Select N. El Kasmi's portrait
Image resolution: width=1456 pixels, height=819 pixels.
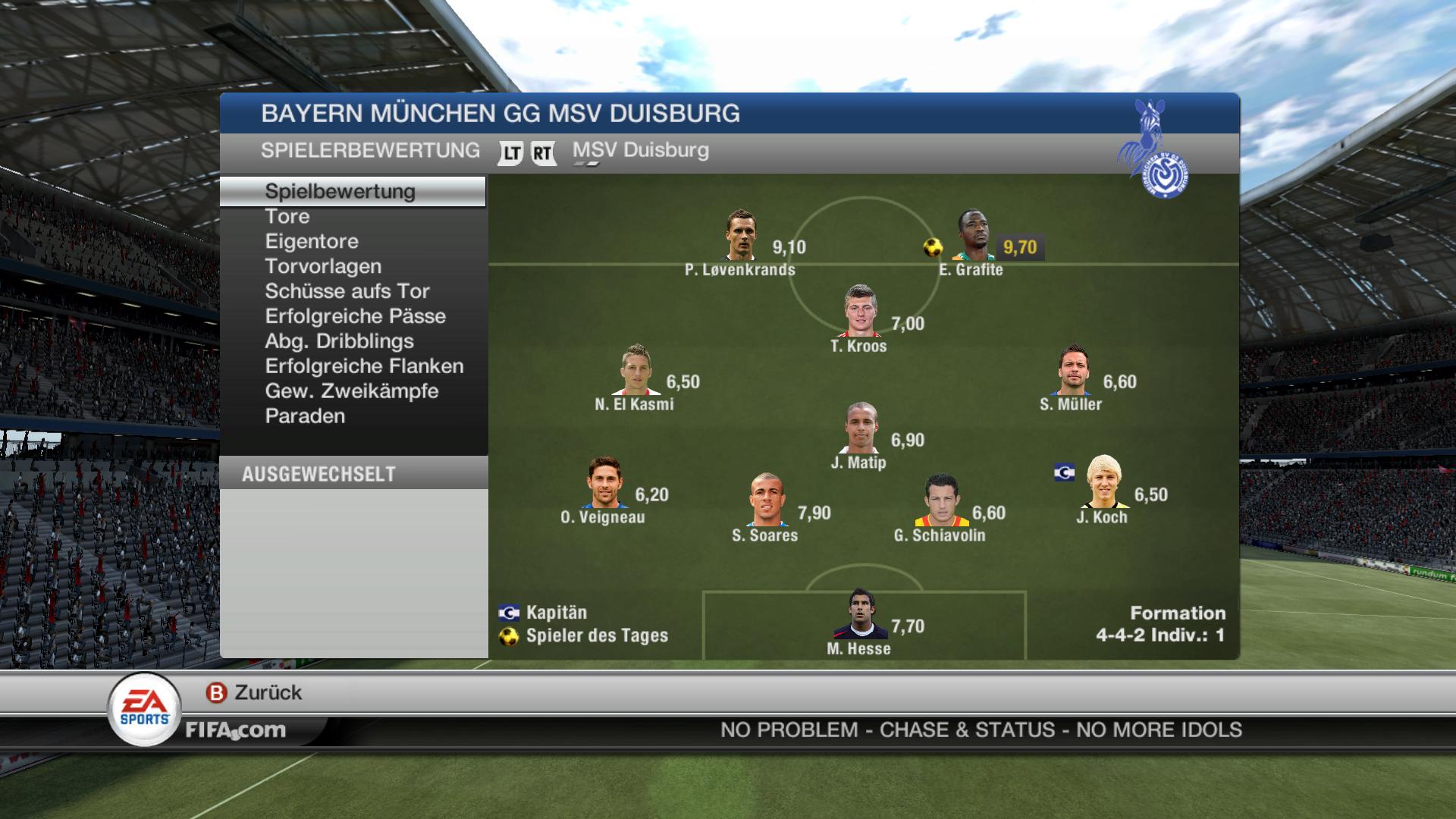[x=635, y=370]
